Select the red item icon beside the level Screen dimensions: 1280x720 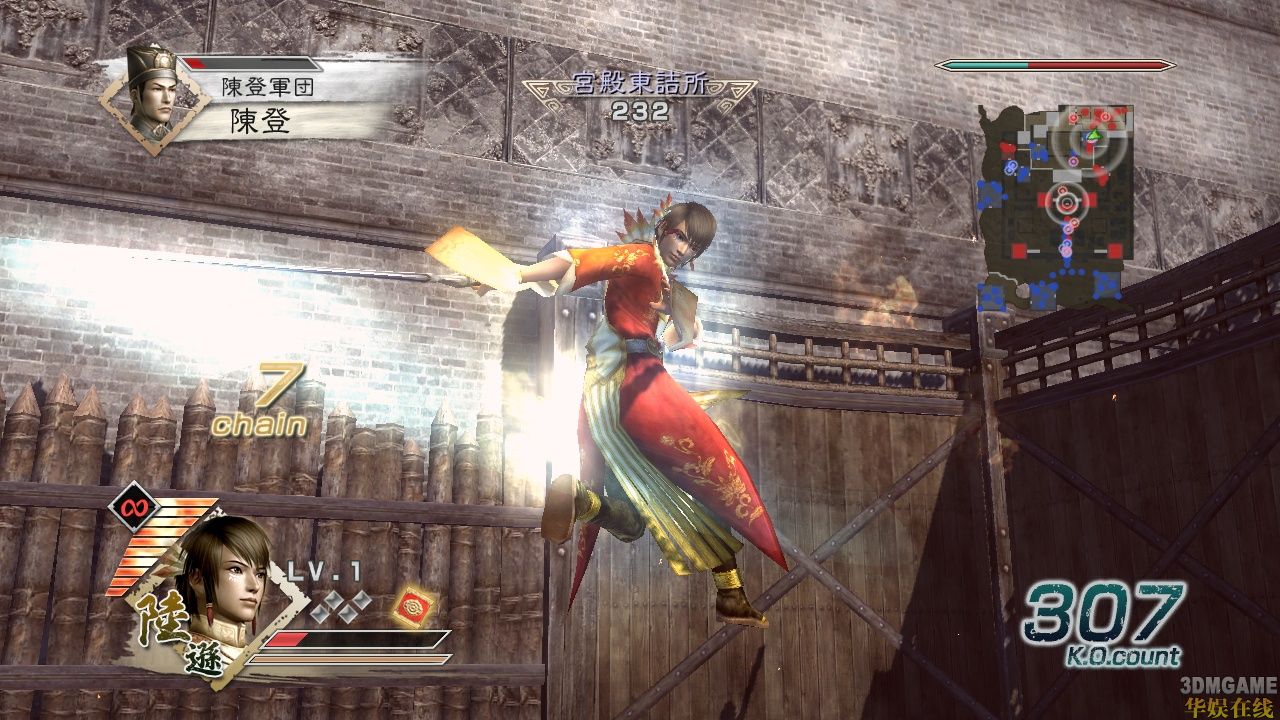click(411, 605)
